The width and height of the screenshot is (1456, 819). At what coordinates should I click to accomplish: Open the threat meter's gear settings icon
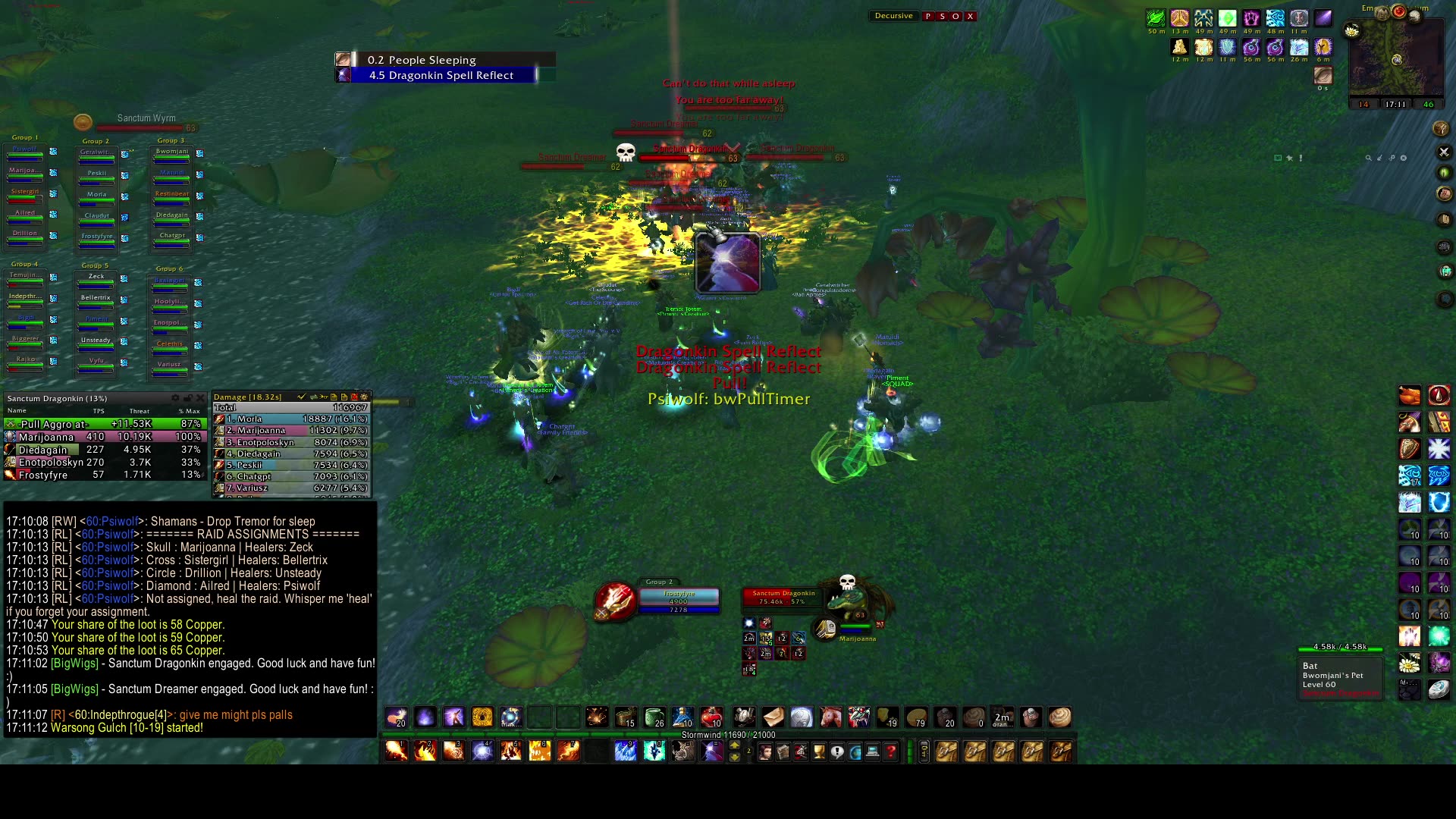tap(176, 398)
